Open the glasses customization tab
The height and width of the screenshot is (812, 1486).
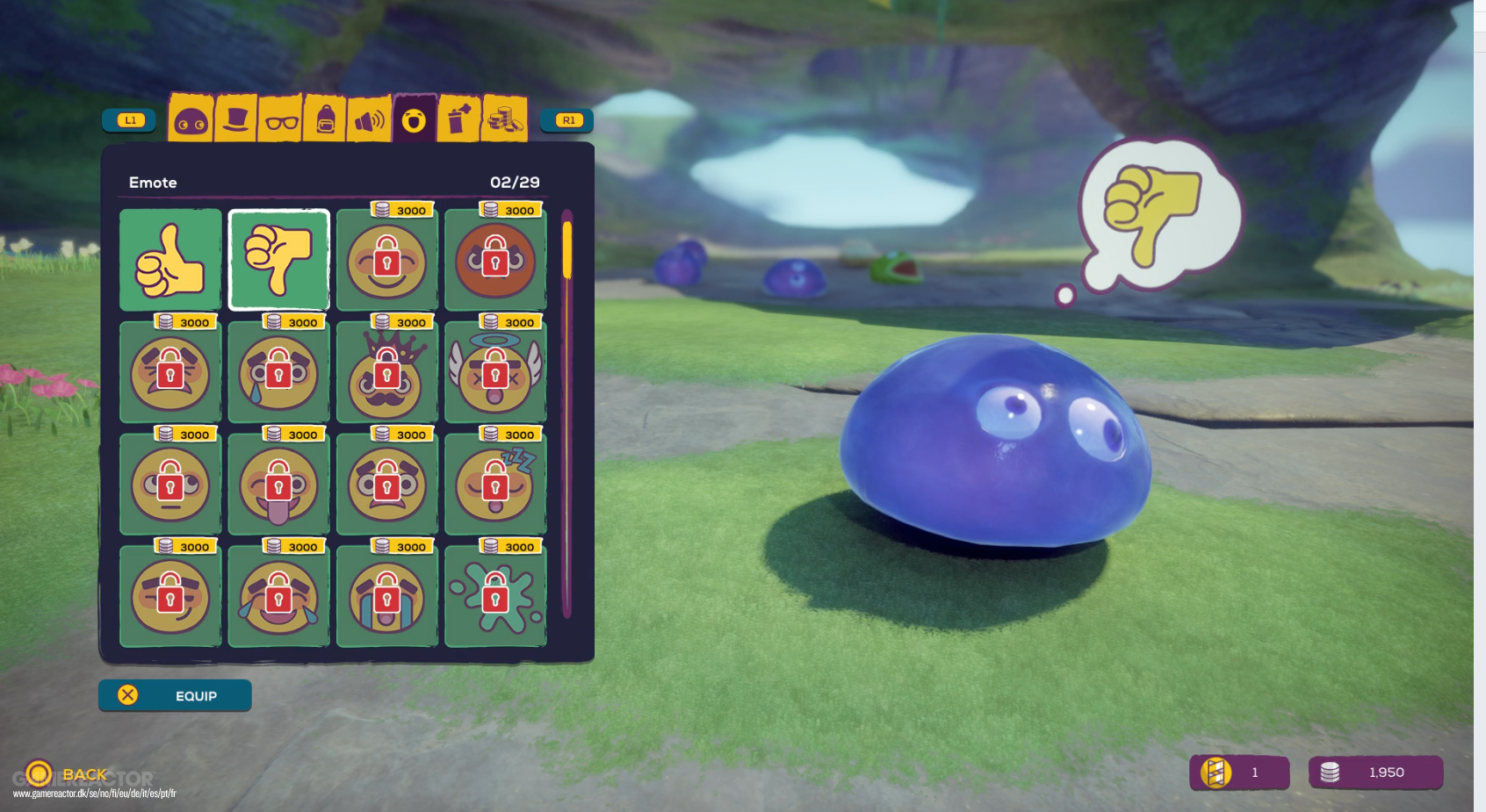coord(282,120)
